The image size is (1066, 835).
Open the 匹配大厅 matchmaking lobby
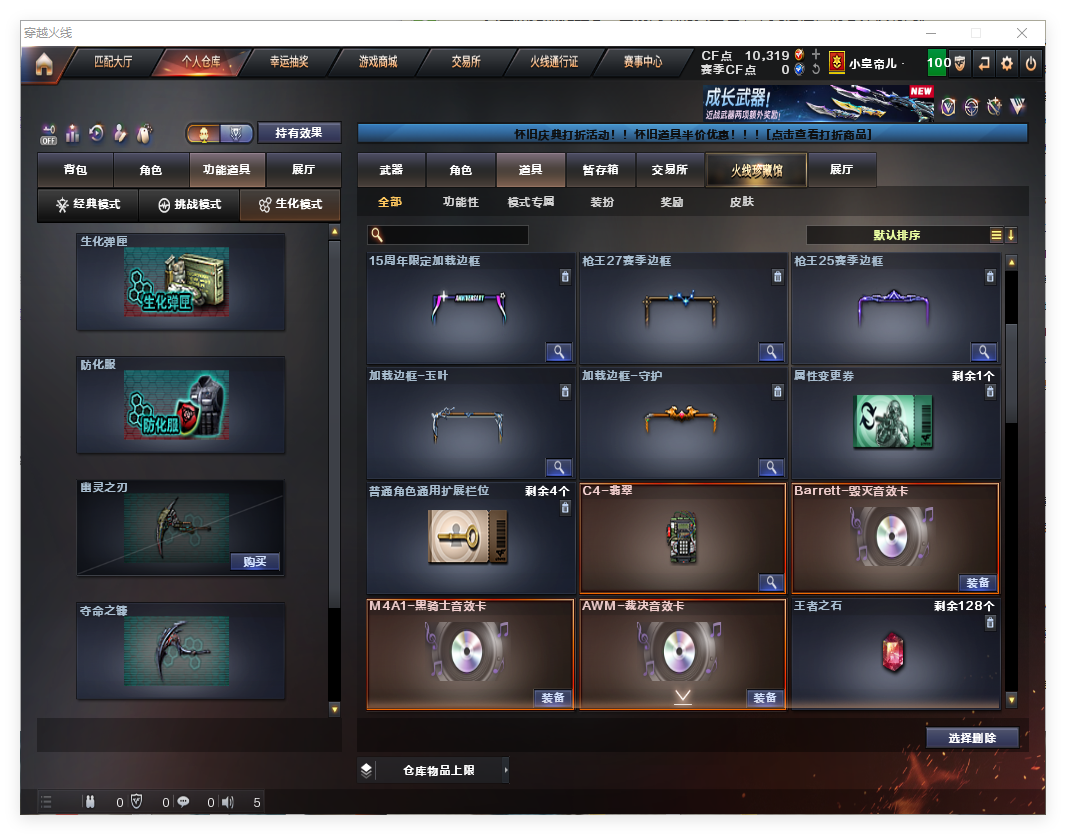point(113,62)
